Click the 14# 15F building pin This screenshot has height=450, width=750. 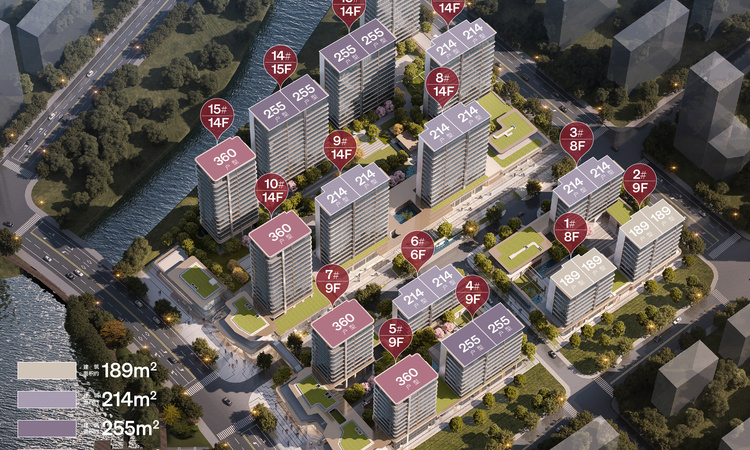pyautogui.click(x=280, y=62)
